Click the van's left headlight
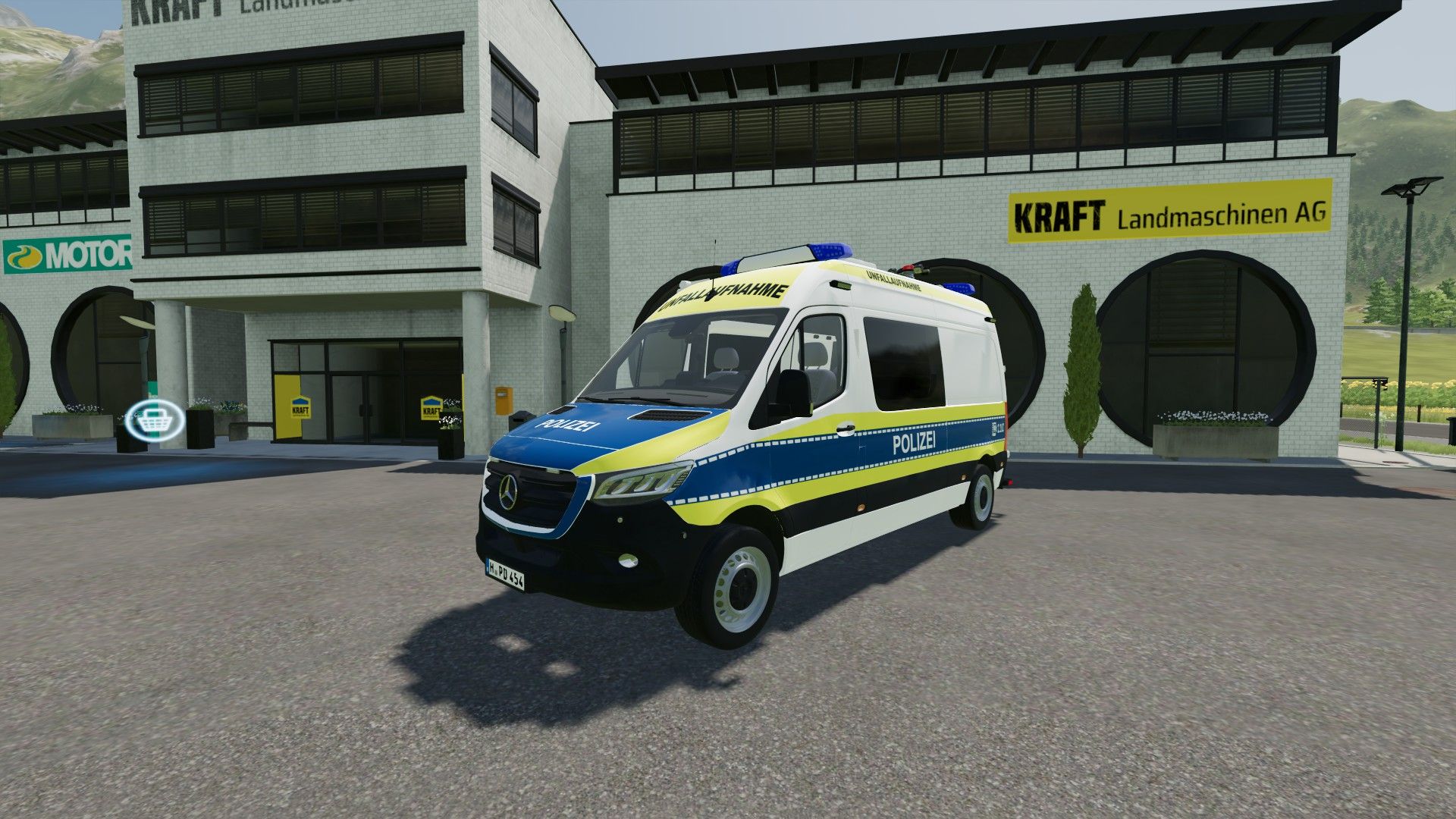 pos(641,479)
